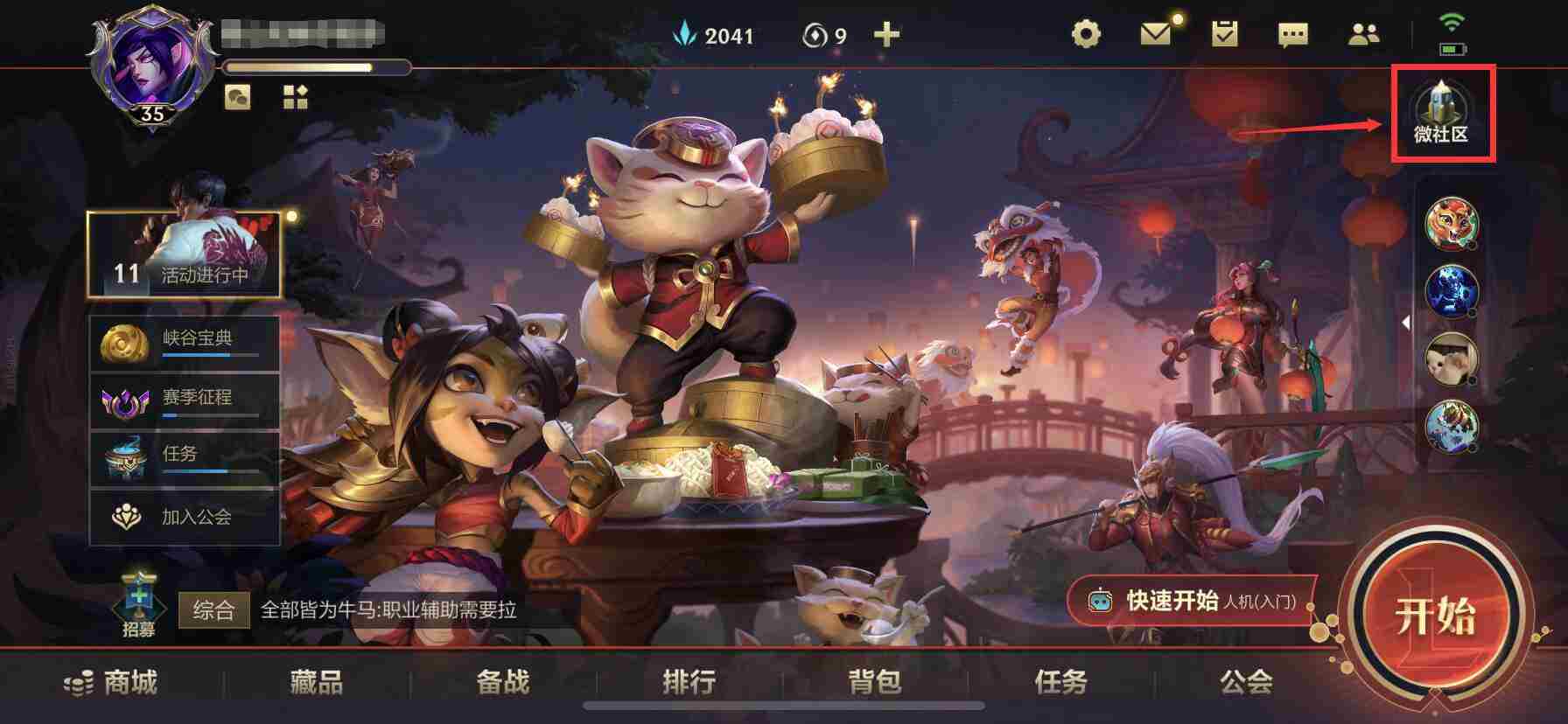Screen dimensions: 1568x724
Task: Click the plus icon to add wild cores
Action: (x=887, y=35)
